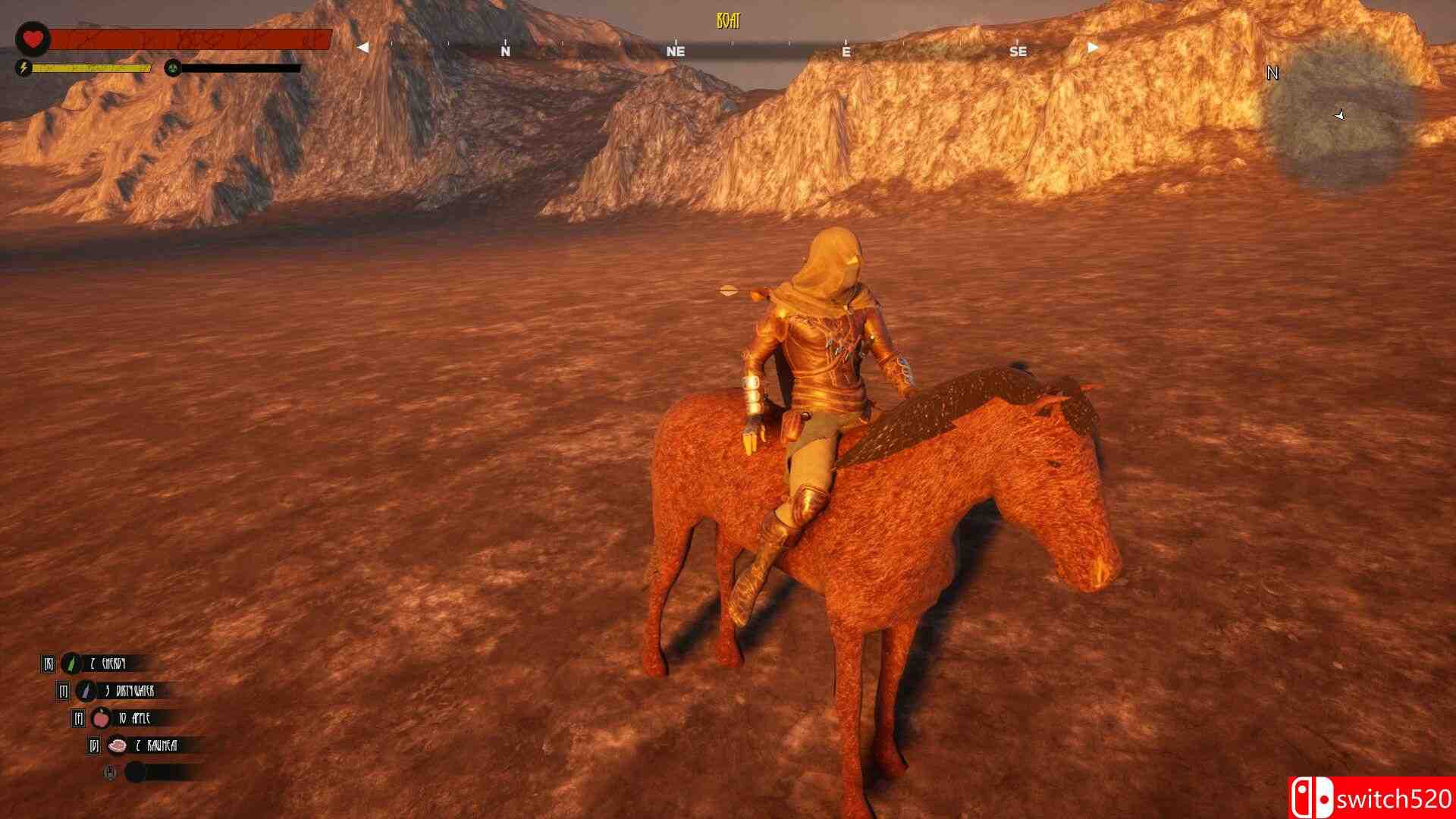
Task: Click the player arrow on the minimap
Action: coord(1339,115)
